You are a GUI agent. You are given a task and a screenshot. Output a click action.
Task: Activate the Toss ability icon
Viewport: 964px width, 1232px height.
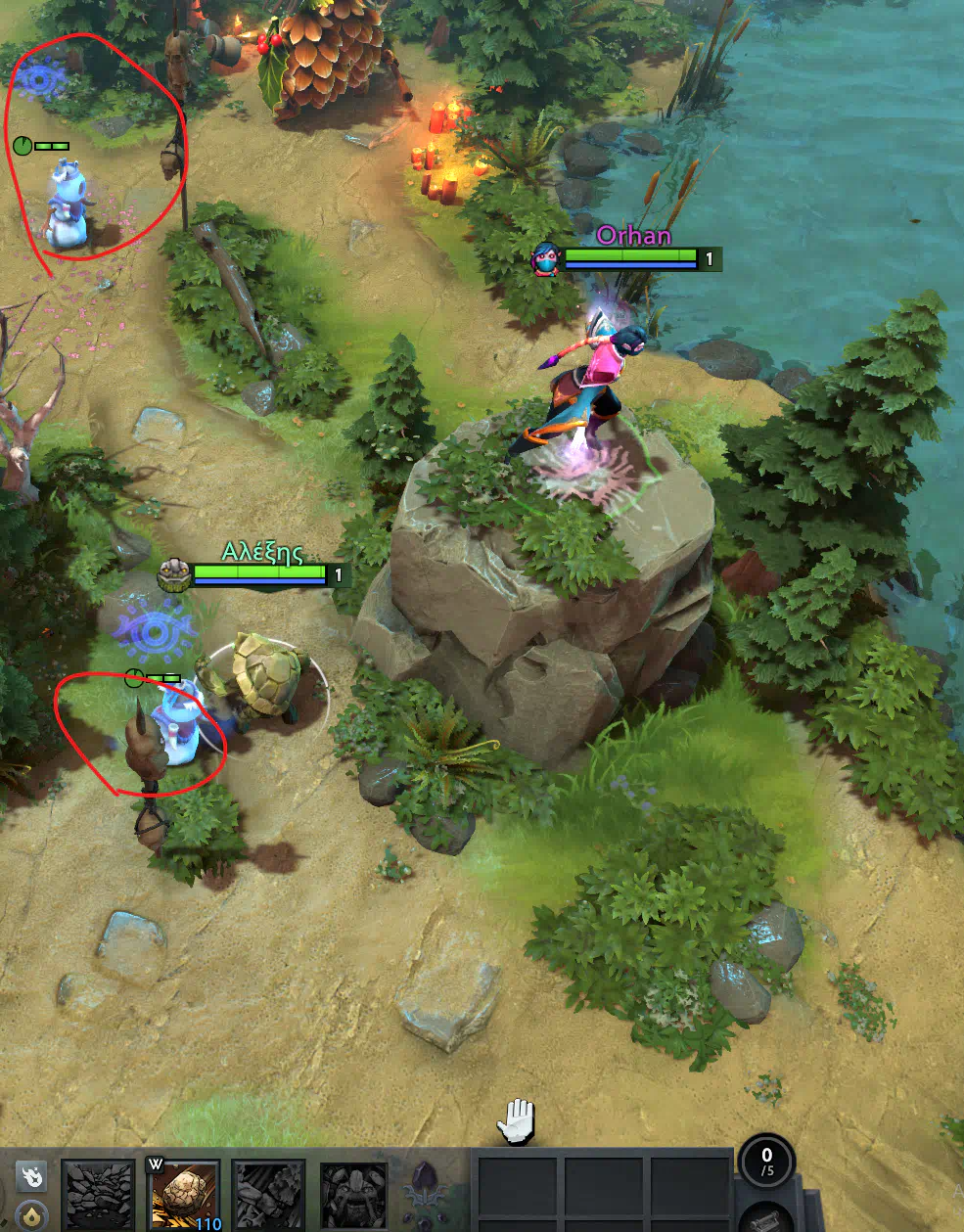[184, 1193]
